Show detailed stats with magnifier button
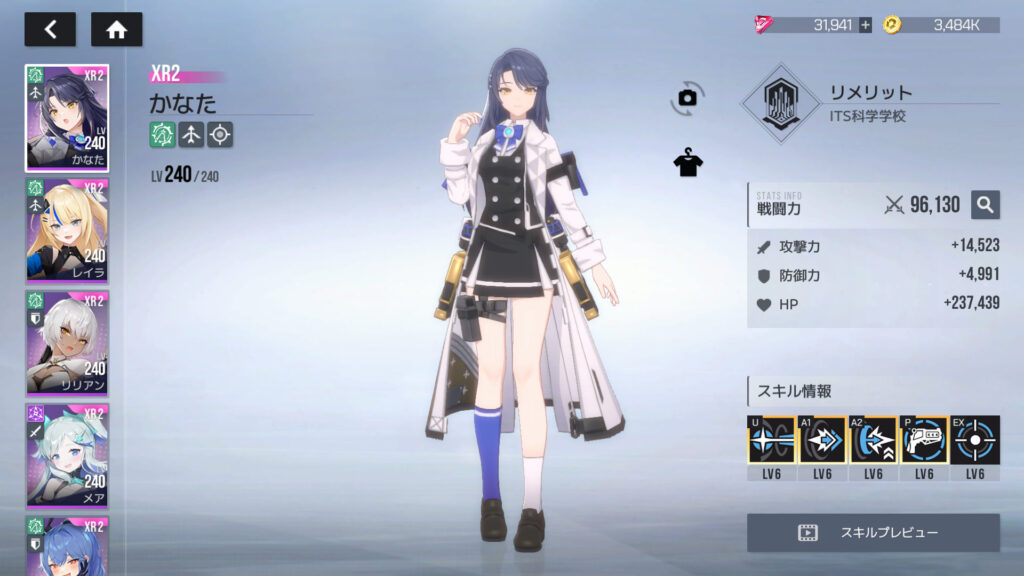The image size is (1024, 576). pyautogui.click(x=985, y=205)
